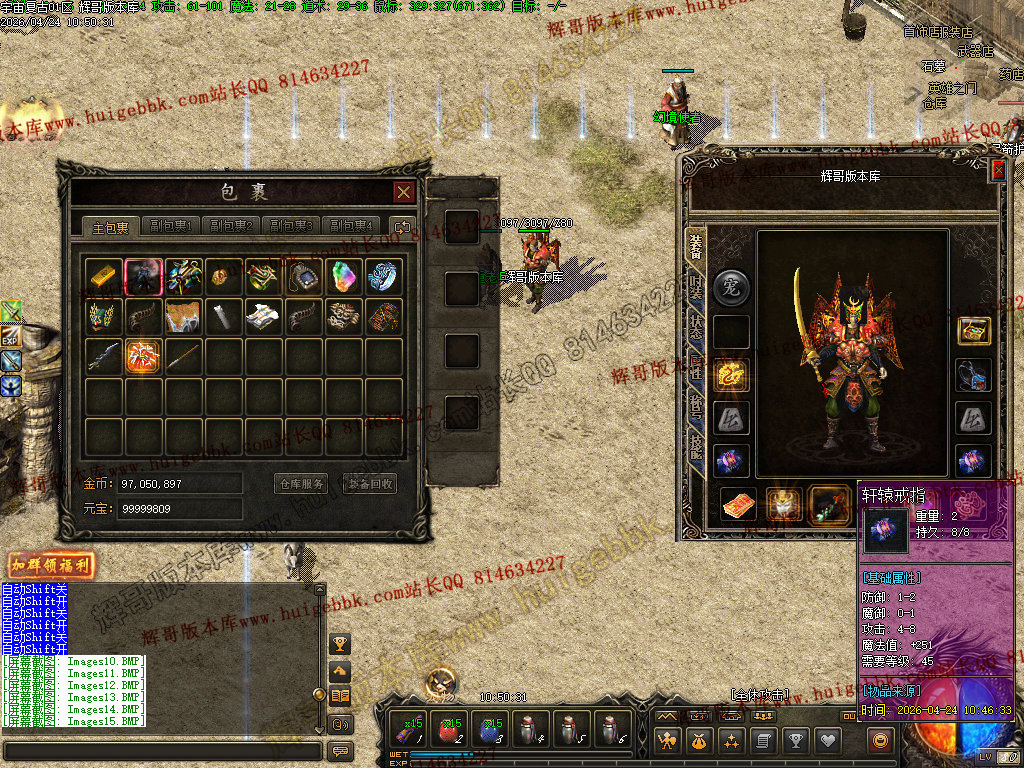Open the trophy icon beside the chat
1024x768 pixels.
point(340,643)
